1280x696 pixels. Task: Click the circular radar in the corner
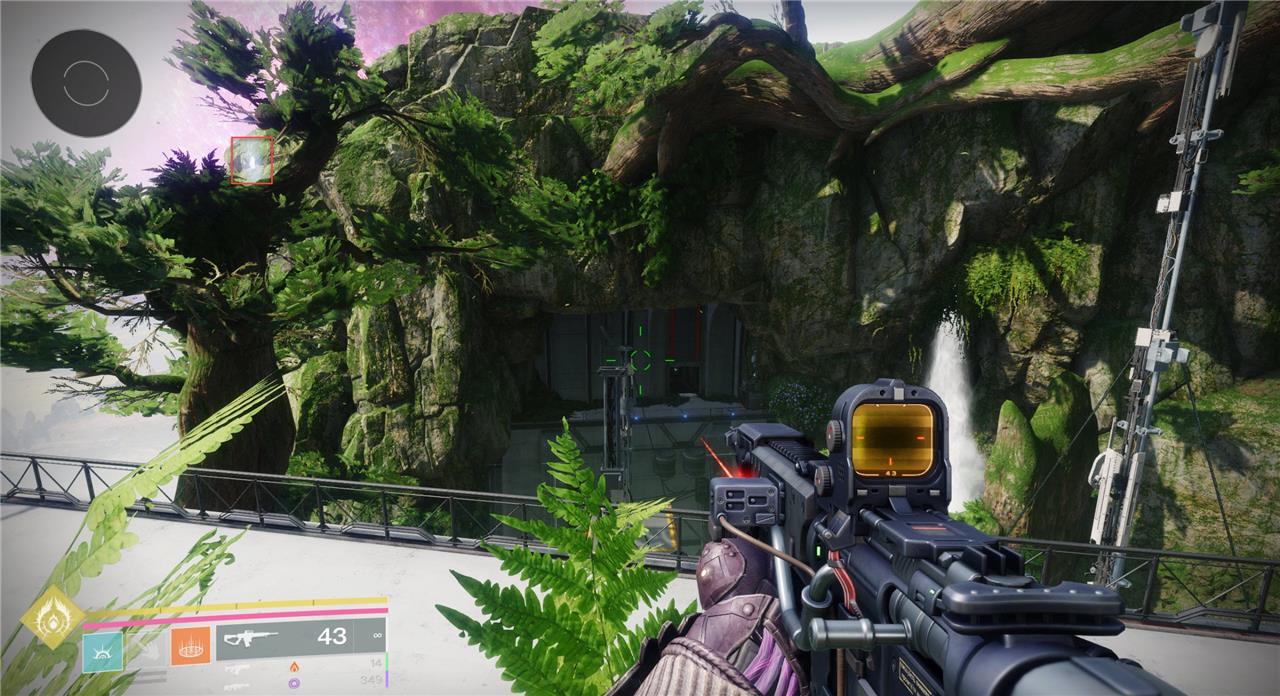(85, 83)
